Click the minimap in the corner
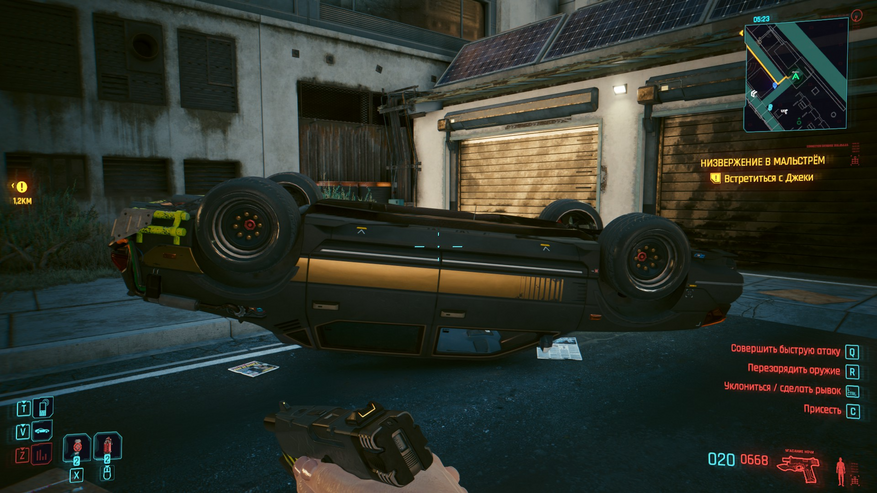Image resolution: width=877 pixels, height=493 pixels. [x=795, y=74]
